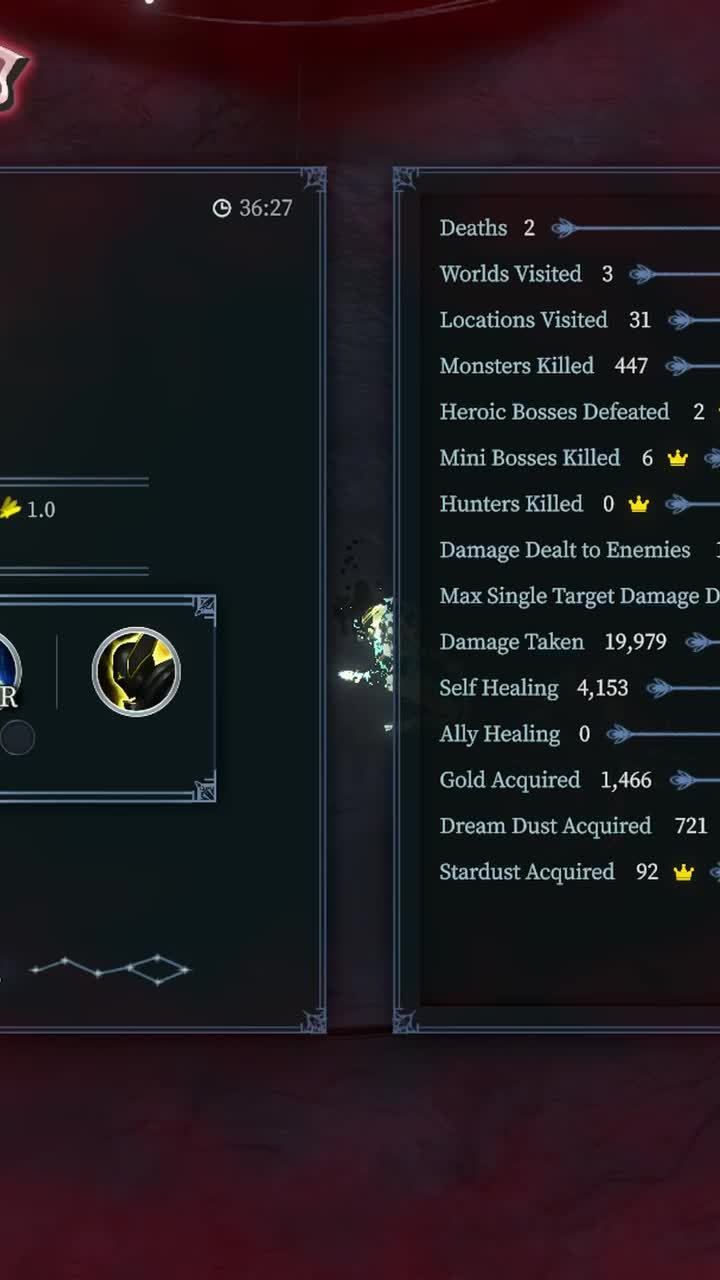Open the constellation diagram
This screenshot has width=720, height=1280.
(x=110, y=969)
